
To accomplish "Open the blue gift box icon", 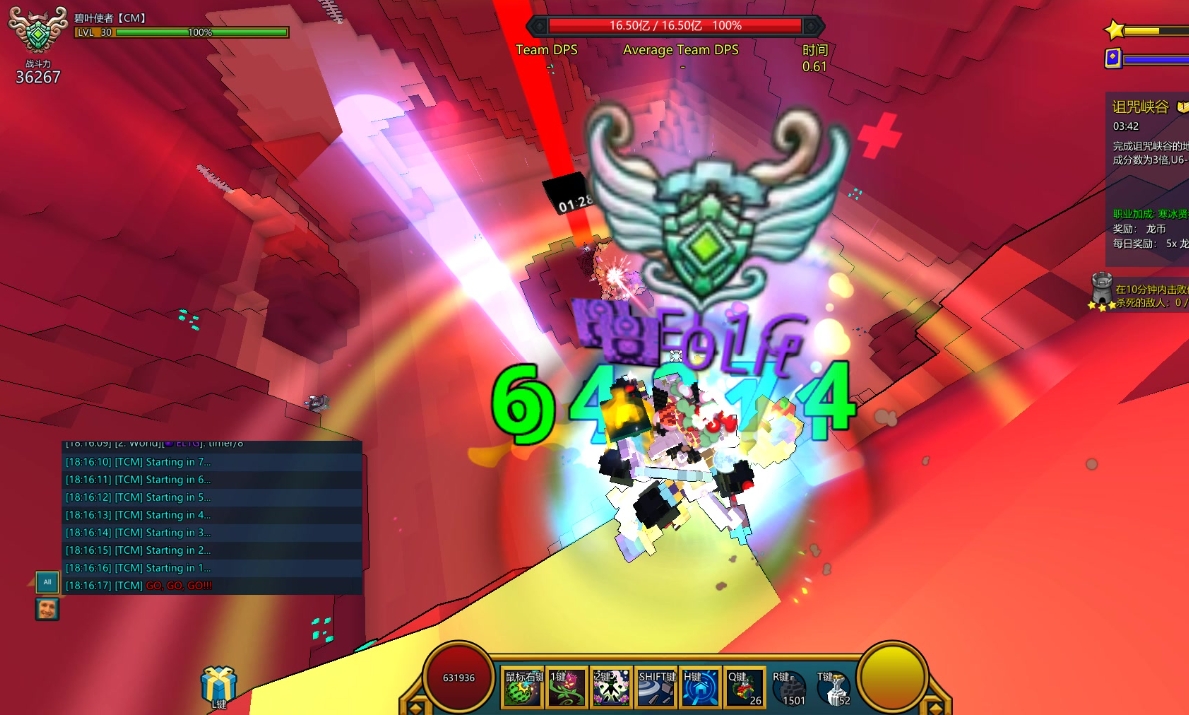I will click(x=218, y=686).
